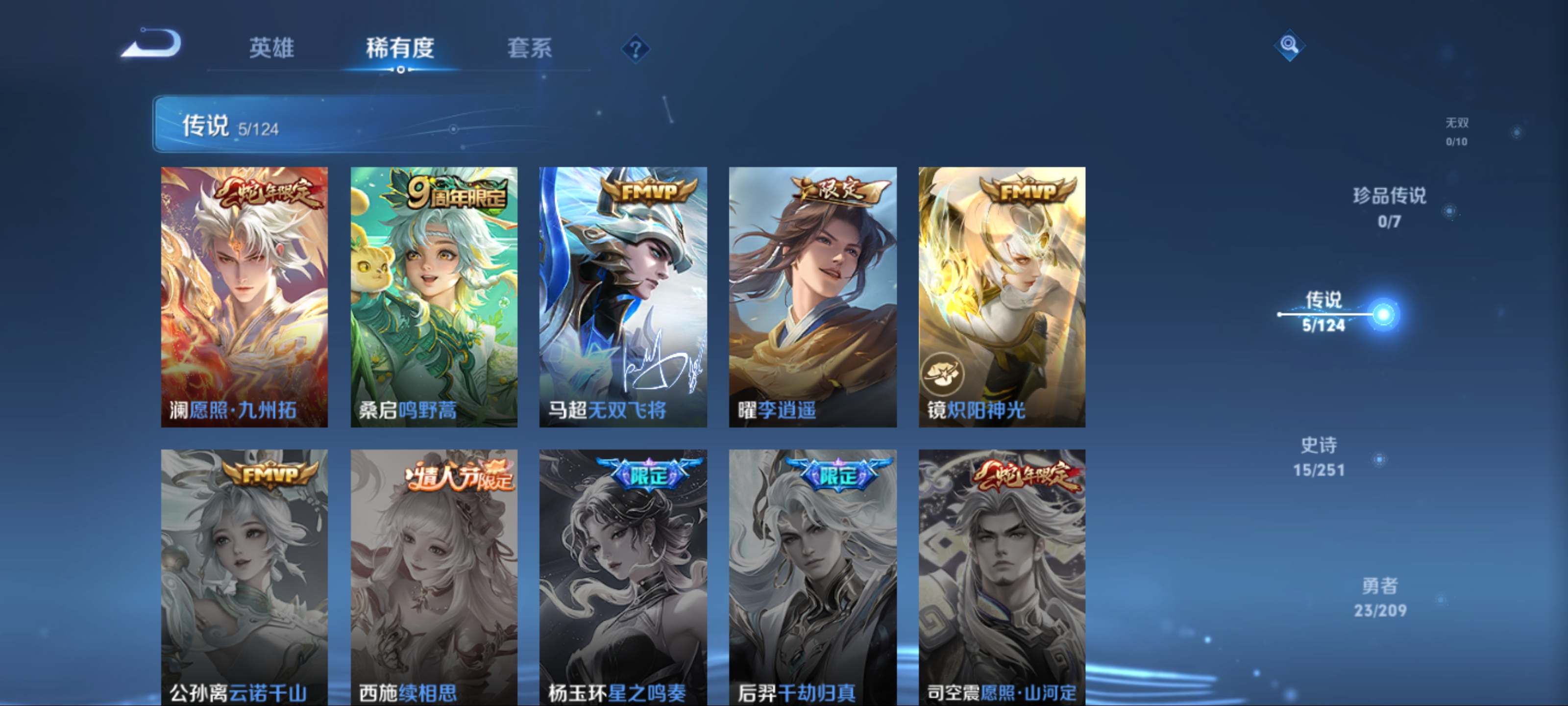Screen dimensions: 1568x706
Task: Open the search magnifier icon
Action: 1289,46
